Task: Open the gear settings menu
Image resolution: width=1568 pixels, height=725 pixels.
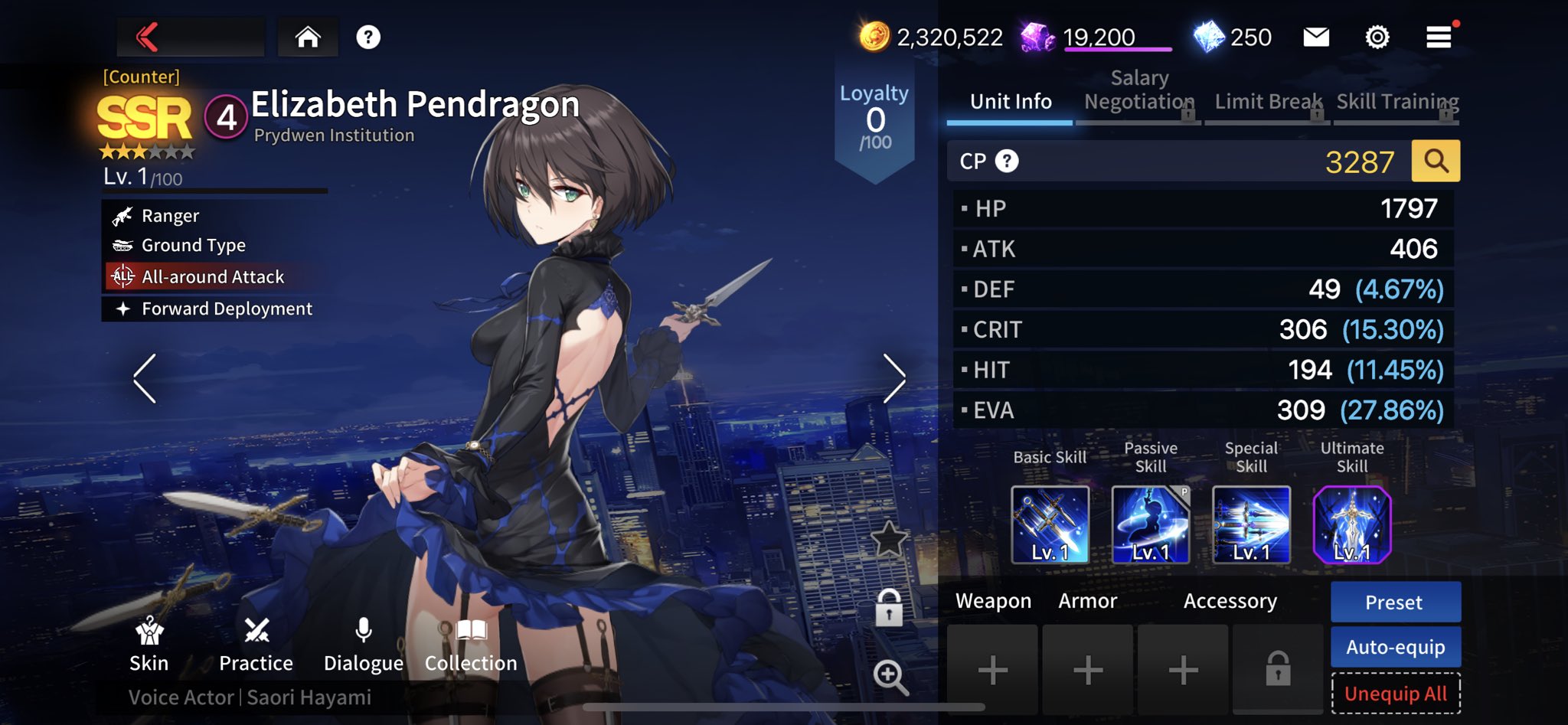Action: 1377,37
